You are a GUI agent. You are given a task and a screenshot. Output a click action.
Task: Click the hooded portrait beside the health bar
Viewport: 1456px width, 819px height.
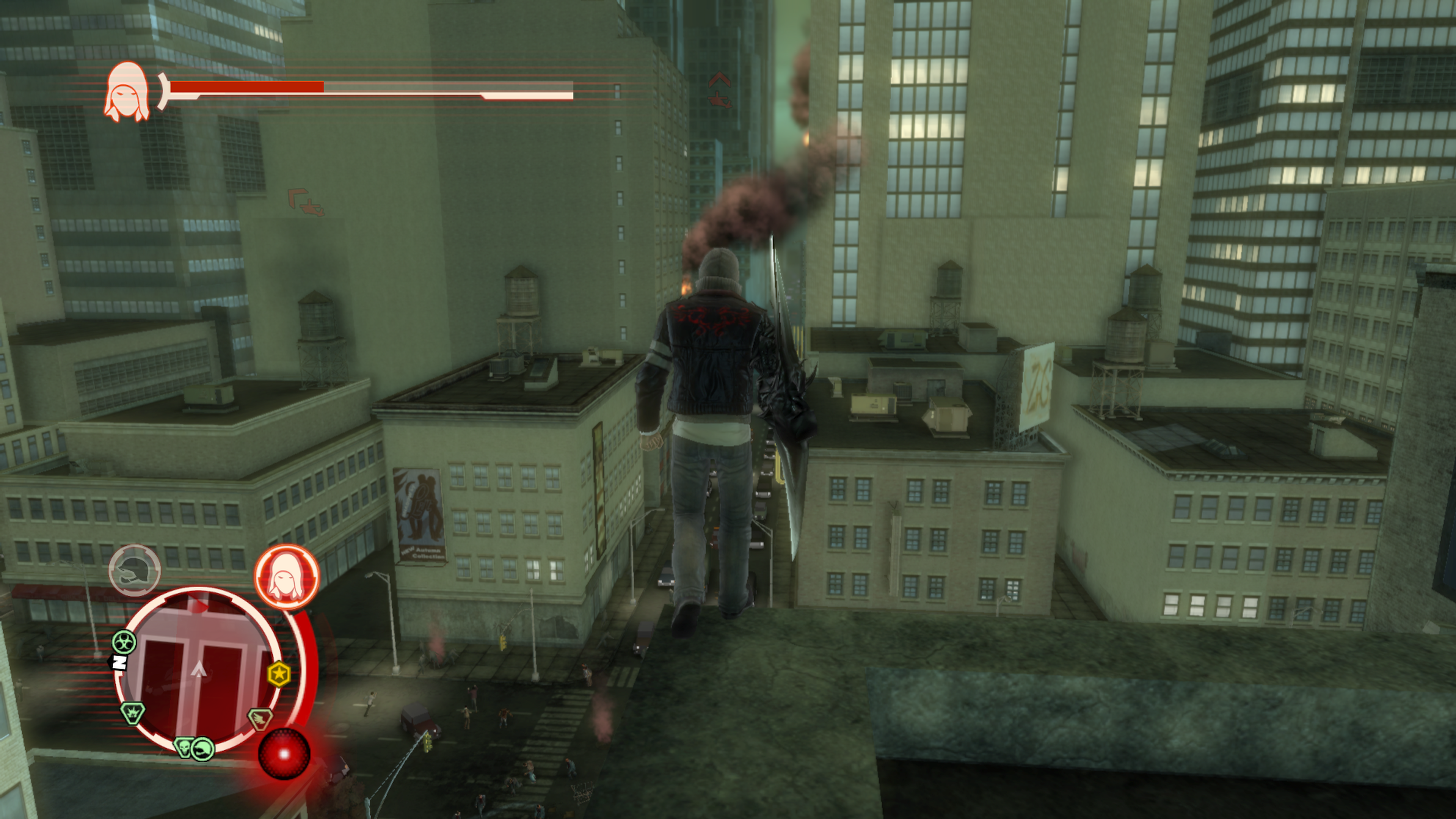click(x=127, y=91)
